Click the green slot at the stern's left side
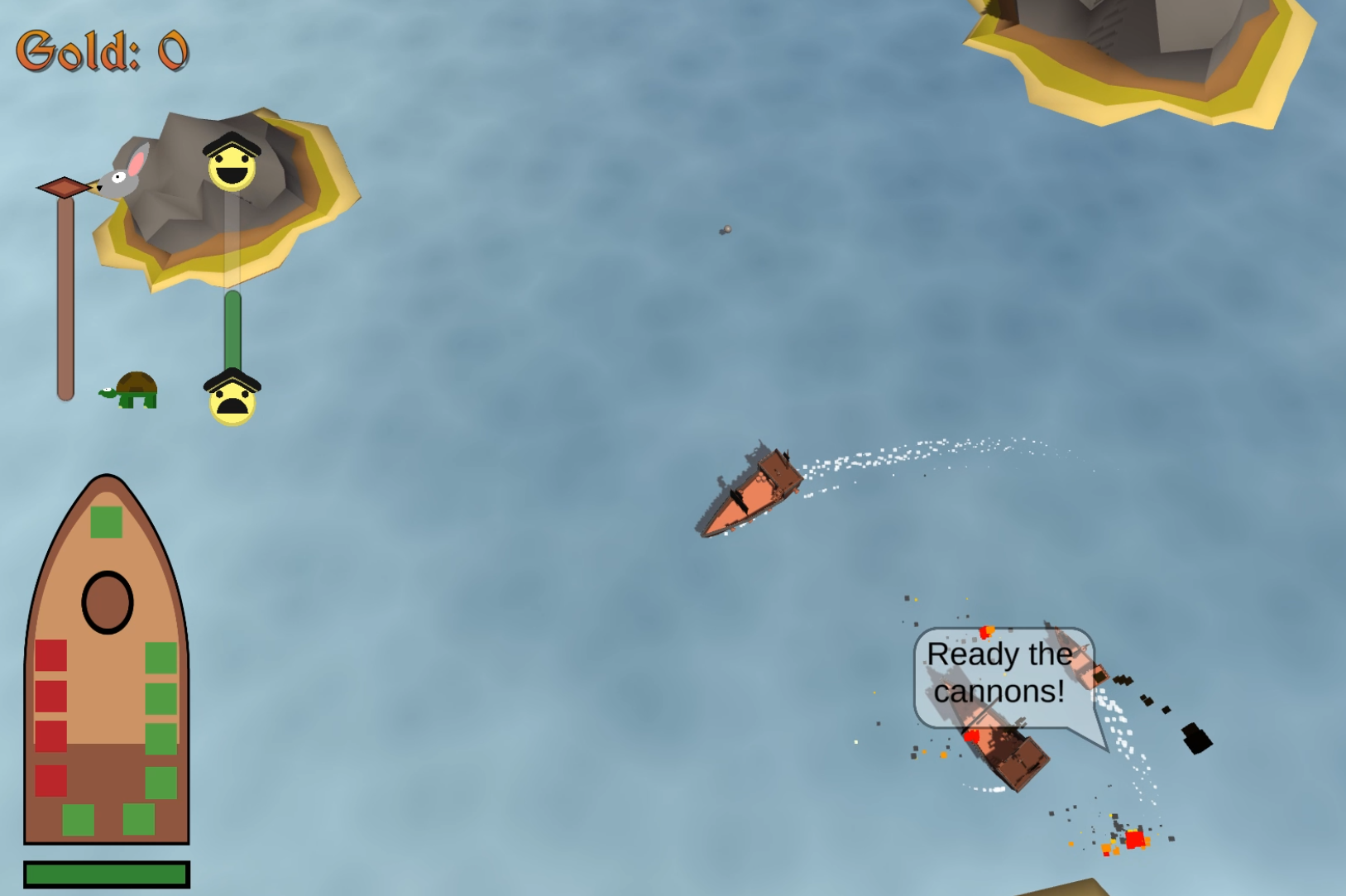This screenshot has width=1346, height=896. pos(79,819)
